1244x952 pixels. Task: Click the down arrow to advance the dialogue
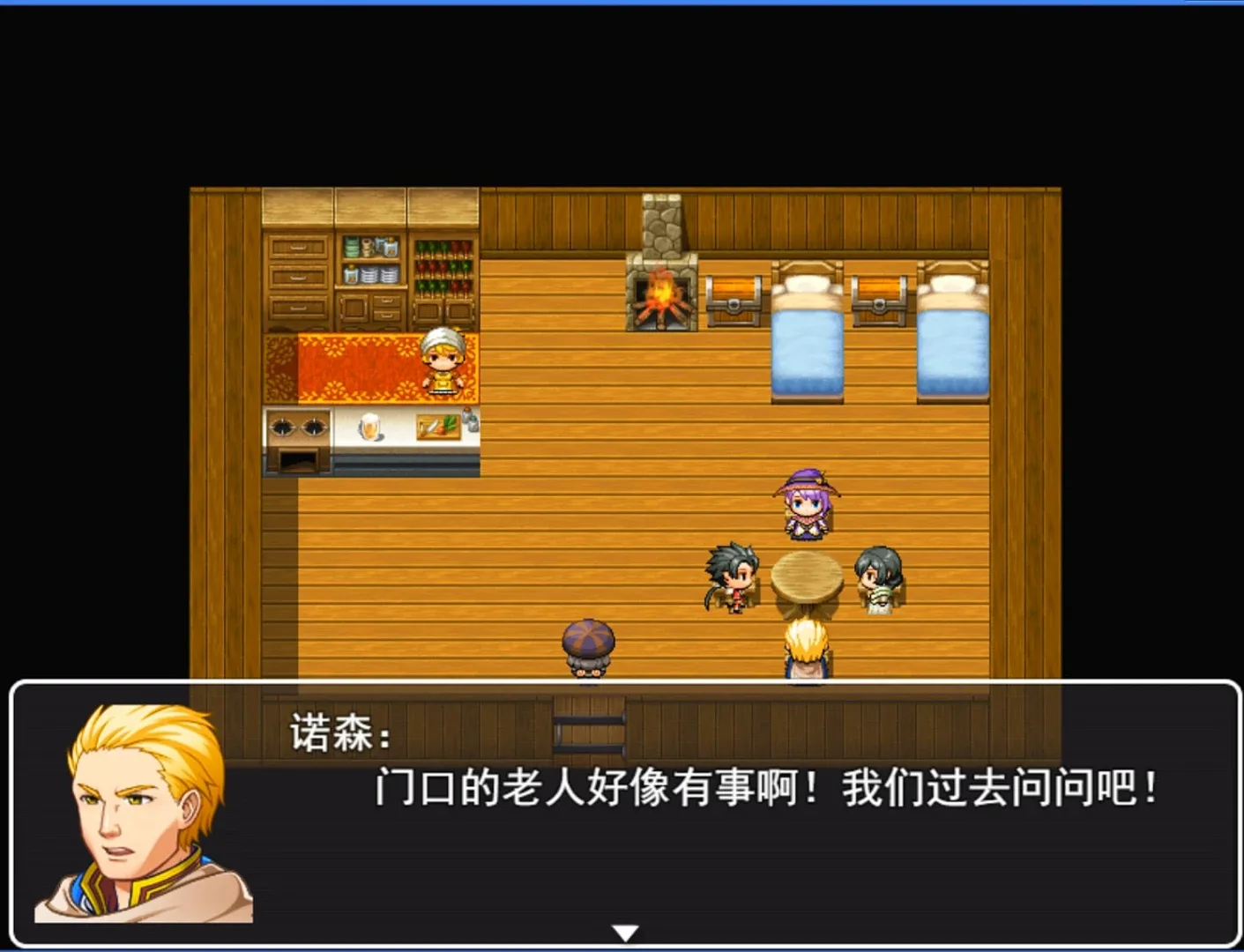623,930
